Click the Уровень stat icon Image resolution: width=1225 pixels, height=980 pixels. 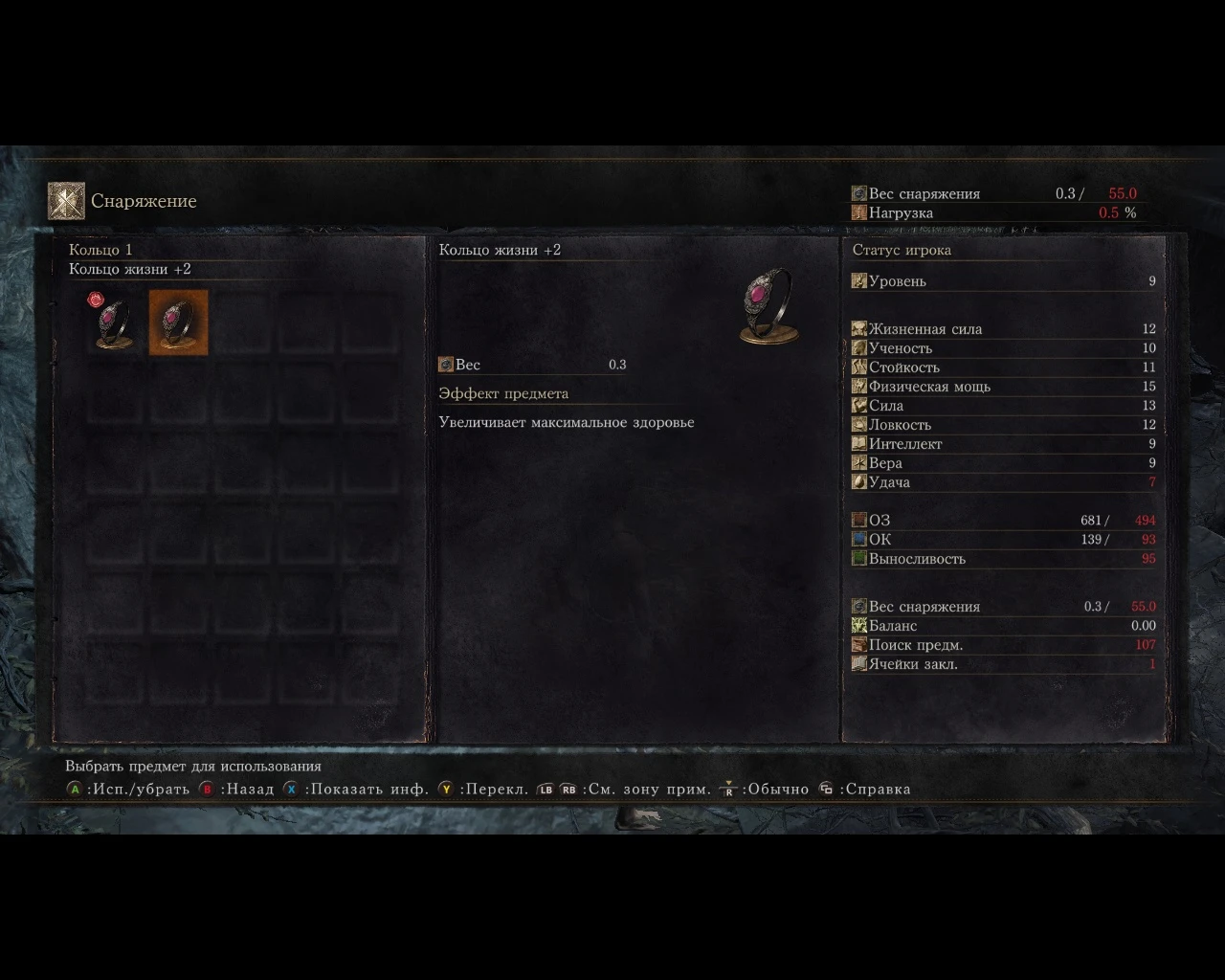860,280
